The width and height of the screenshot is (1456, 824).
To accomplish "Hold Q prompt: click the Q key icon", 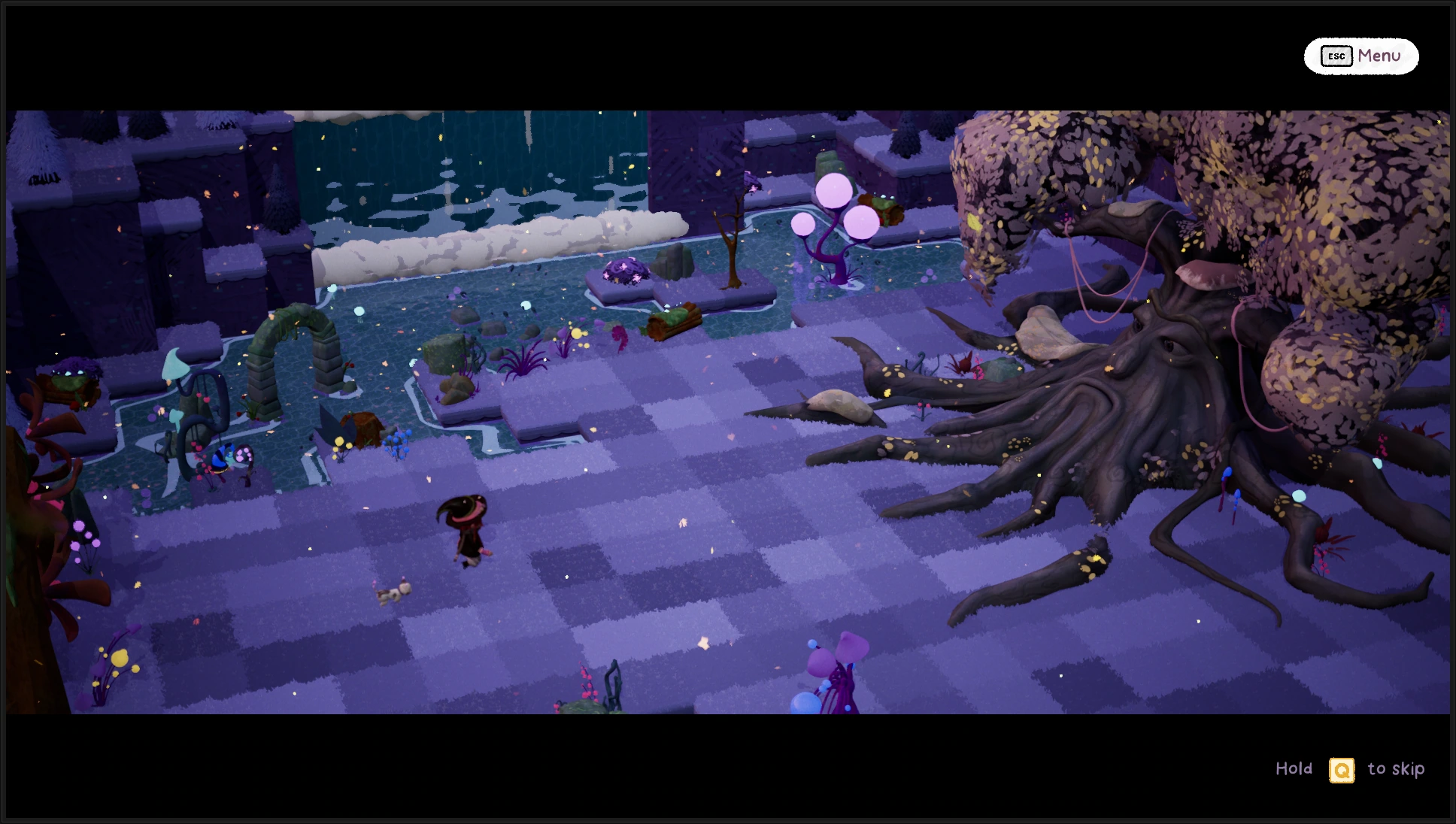I will [x=1342, y=769].
